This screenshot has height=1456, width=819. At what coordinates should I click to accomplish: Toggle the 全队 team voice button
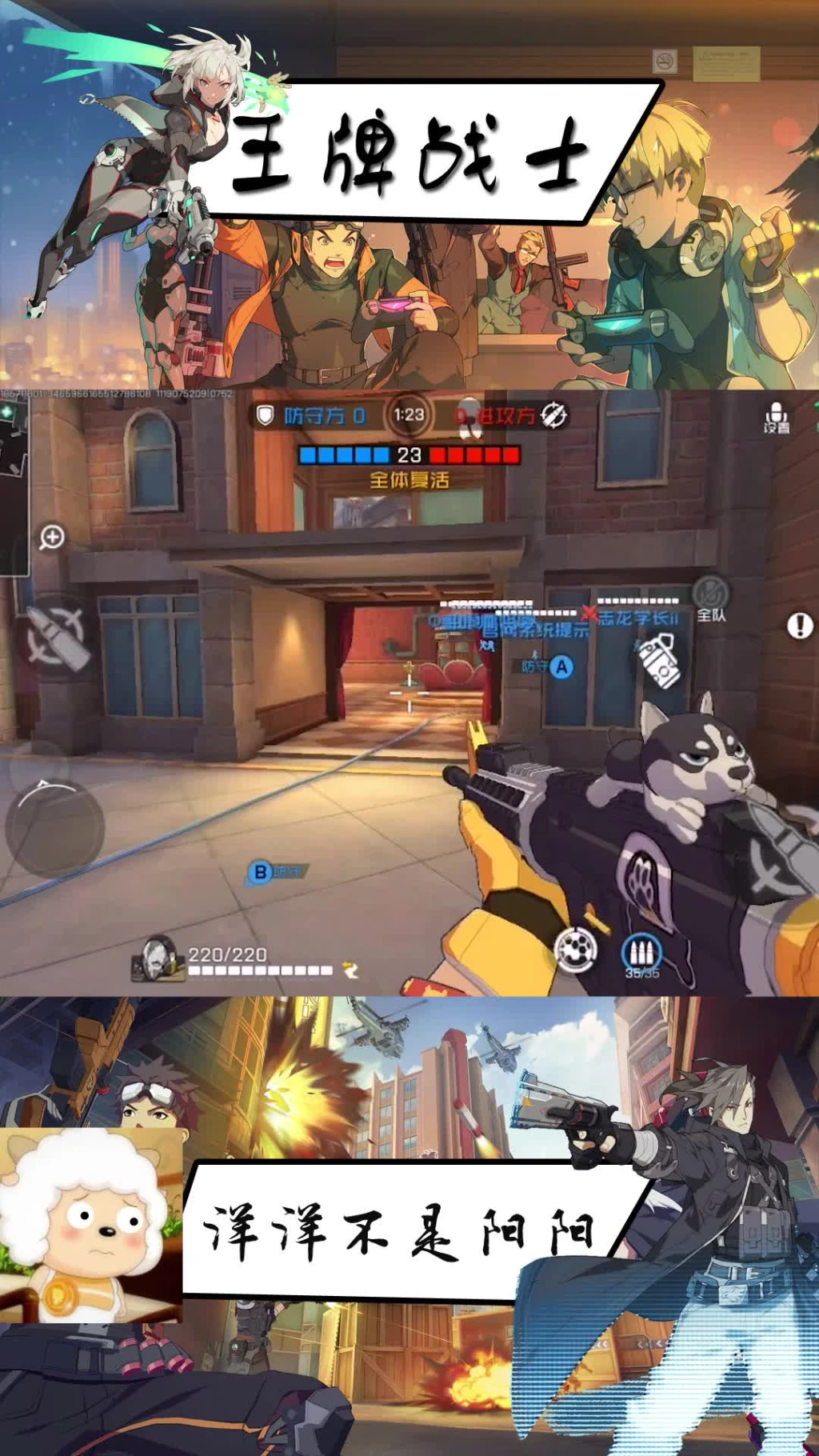710,599
